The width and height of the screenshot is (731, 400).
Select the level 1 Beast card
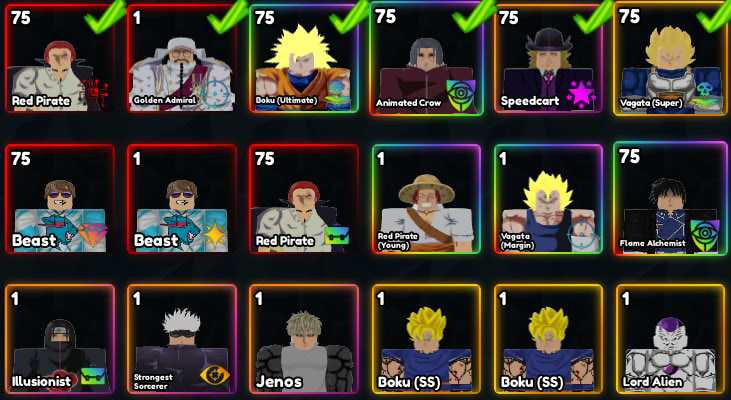[182, 198]
